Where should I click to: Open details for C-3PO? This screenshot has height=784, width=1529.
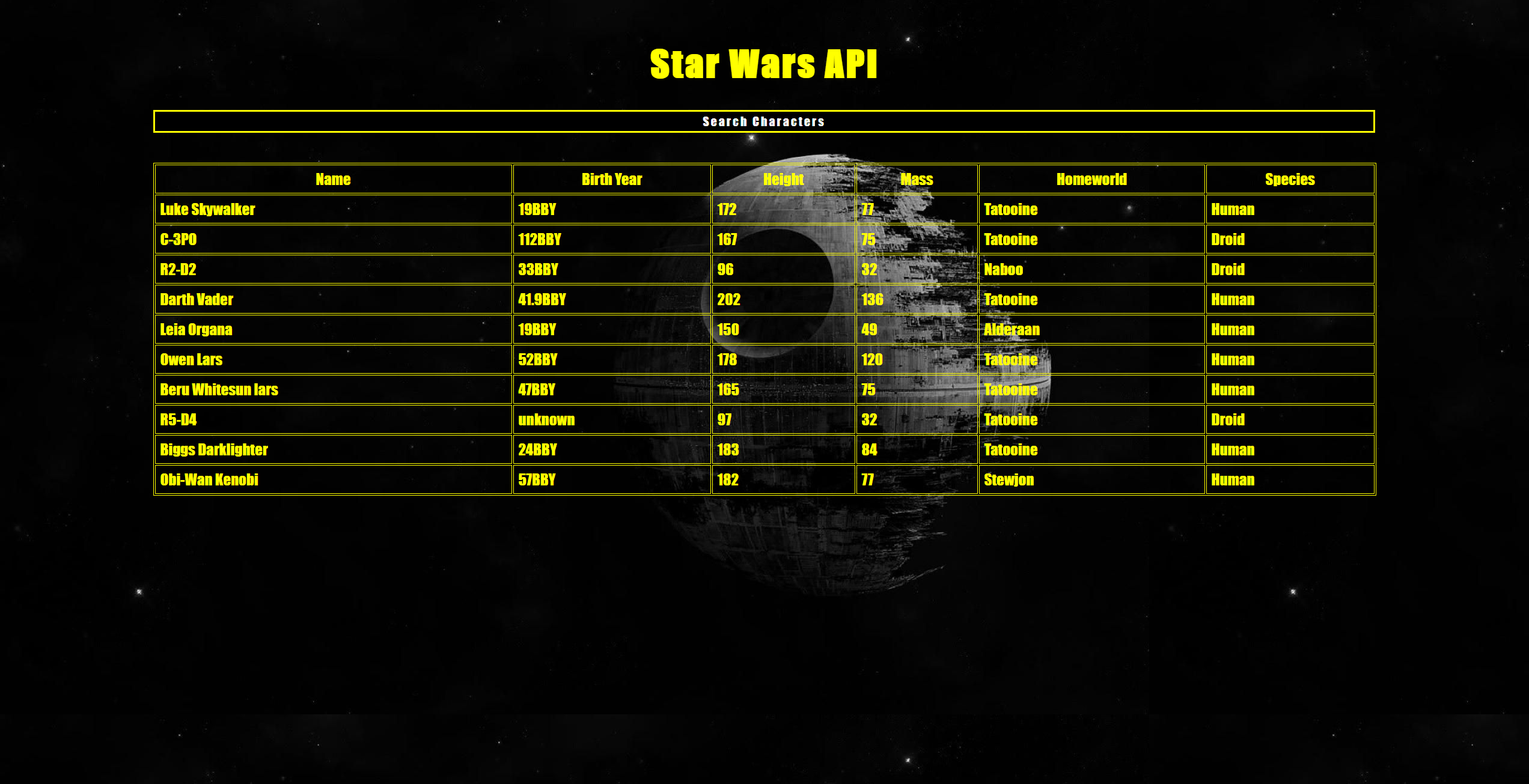tap(180, 239)
